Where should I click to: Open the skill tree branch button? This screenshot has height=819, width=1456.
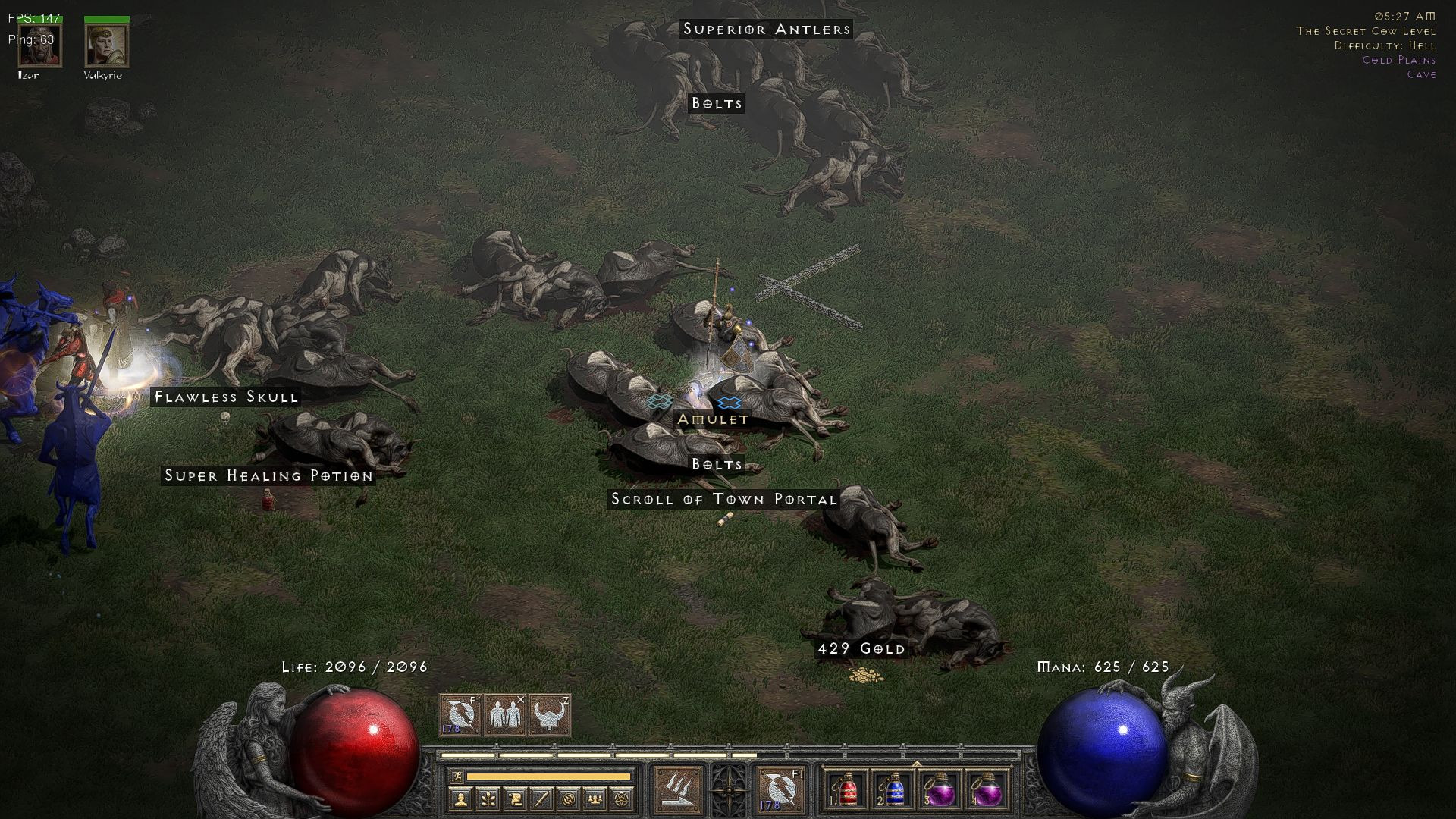click(x=488, y=799)
